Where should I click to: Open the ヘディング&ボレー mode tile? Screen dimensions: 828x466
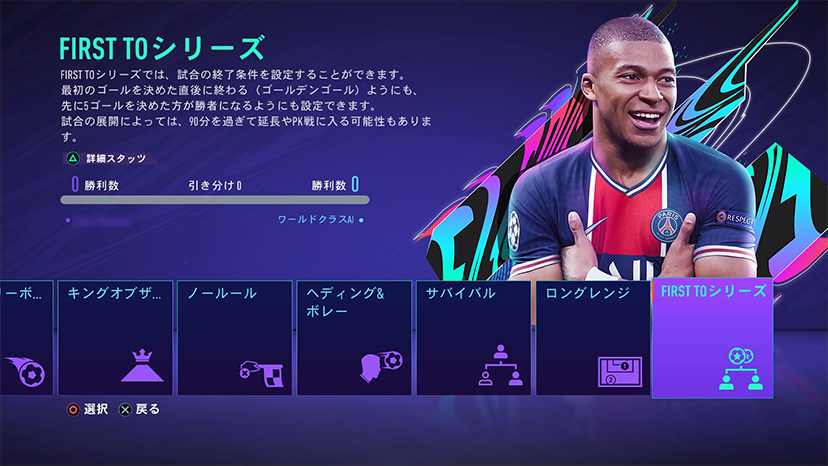pos(353,338)
